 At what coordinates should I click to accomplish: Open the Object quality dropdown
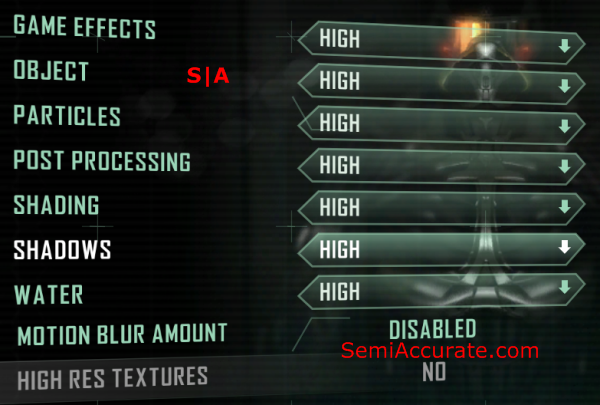click(x=440, y=82)
